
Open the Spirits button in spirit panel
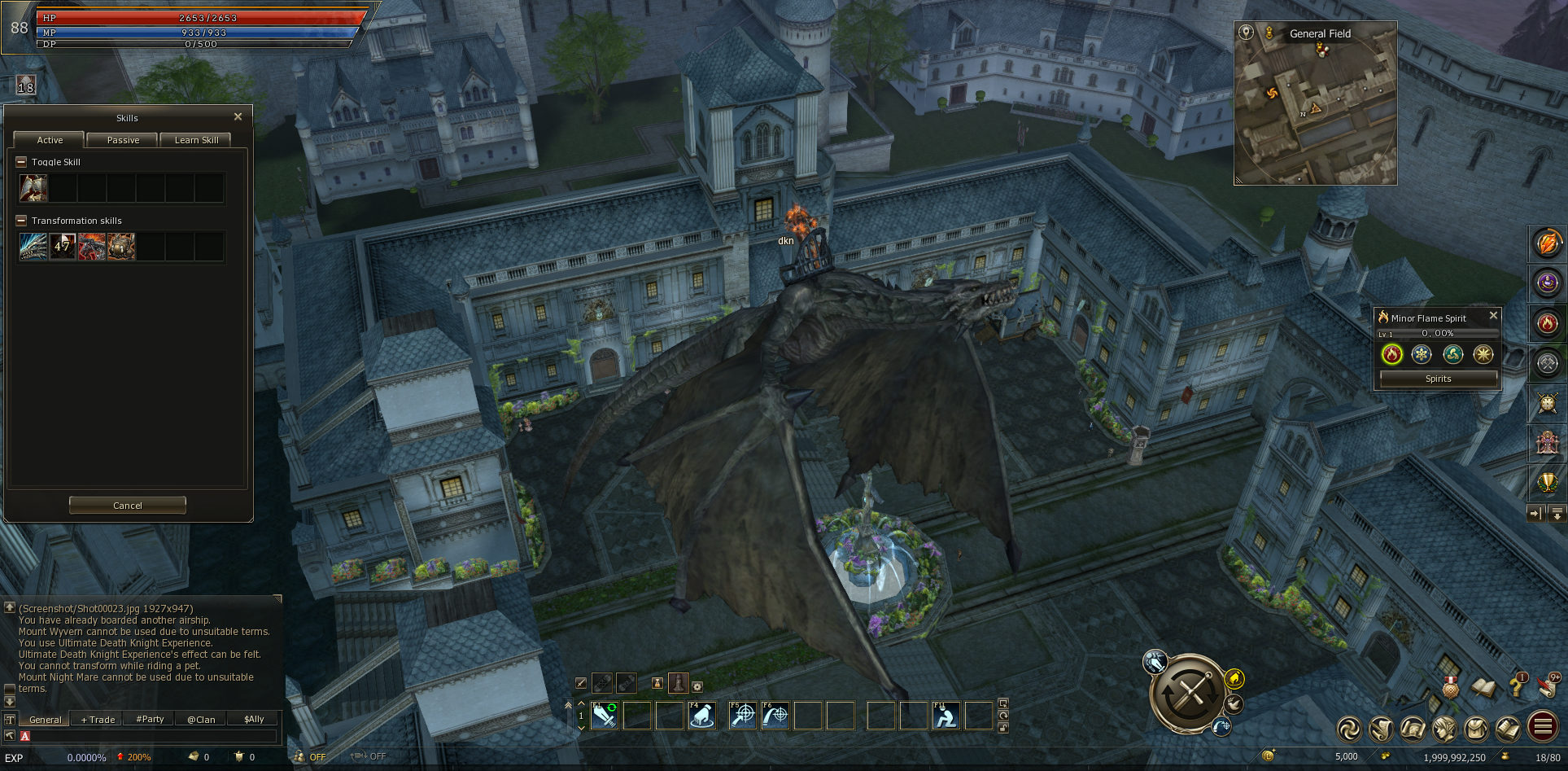coord(1438,379)
